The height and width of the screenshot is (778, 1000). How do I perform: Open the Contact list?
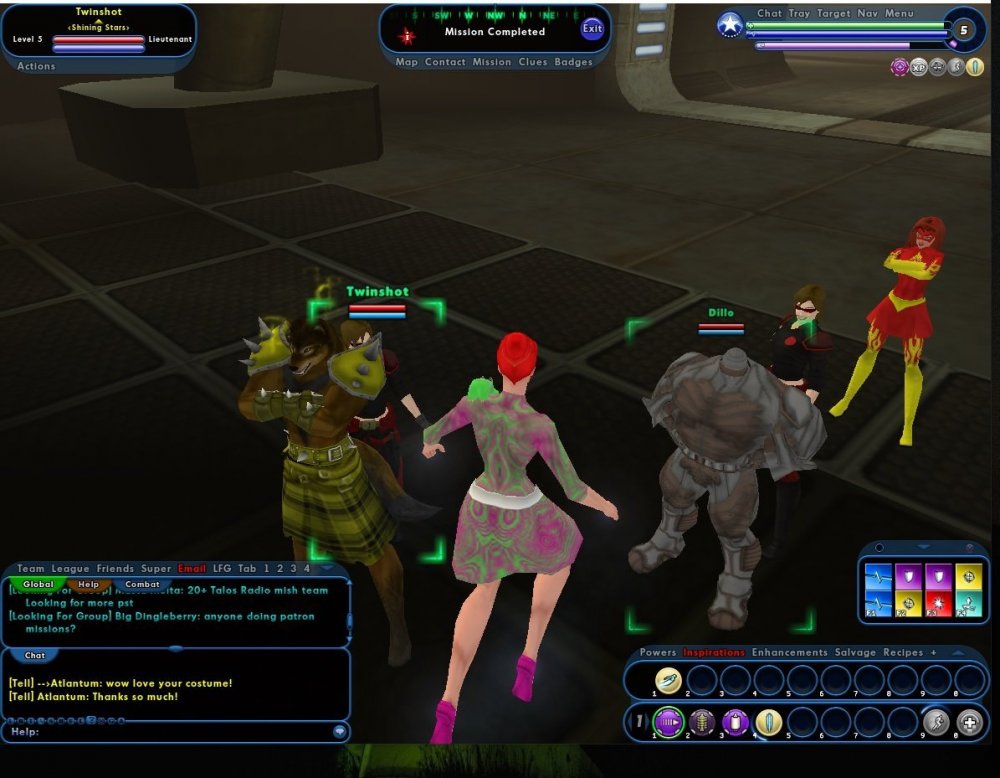tap(445, 62)
